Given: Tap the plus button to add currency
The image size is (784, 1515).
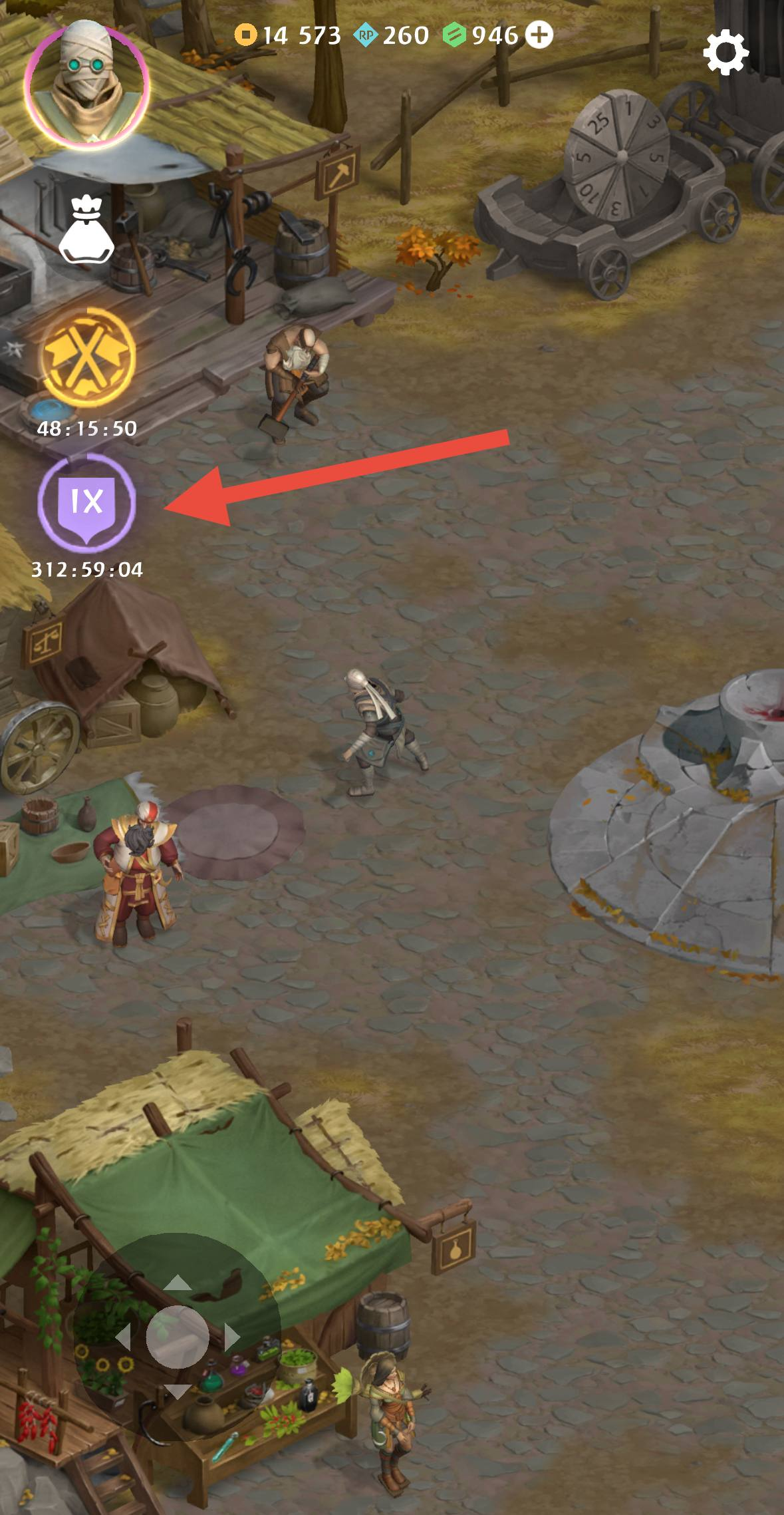Looking at the screenshot, I should [x=539, y=35].
